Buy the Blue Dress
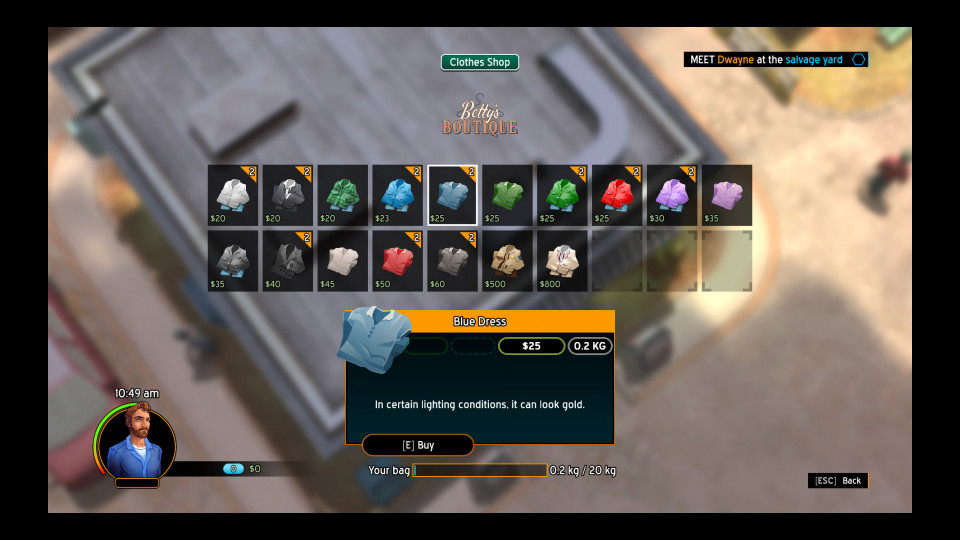Screen dimensions: 960x540 (x=417, y=445)
